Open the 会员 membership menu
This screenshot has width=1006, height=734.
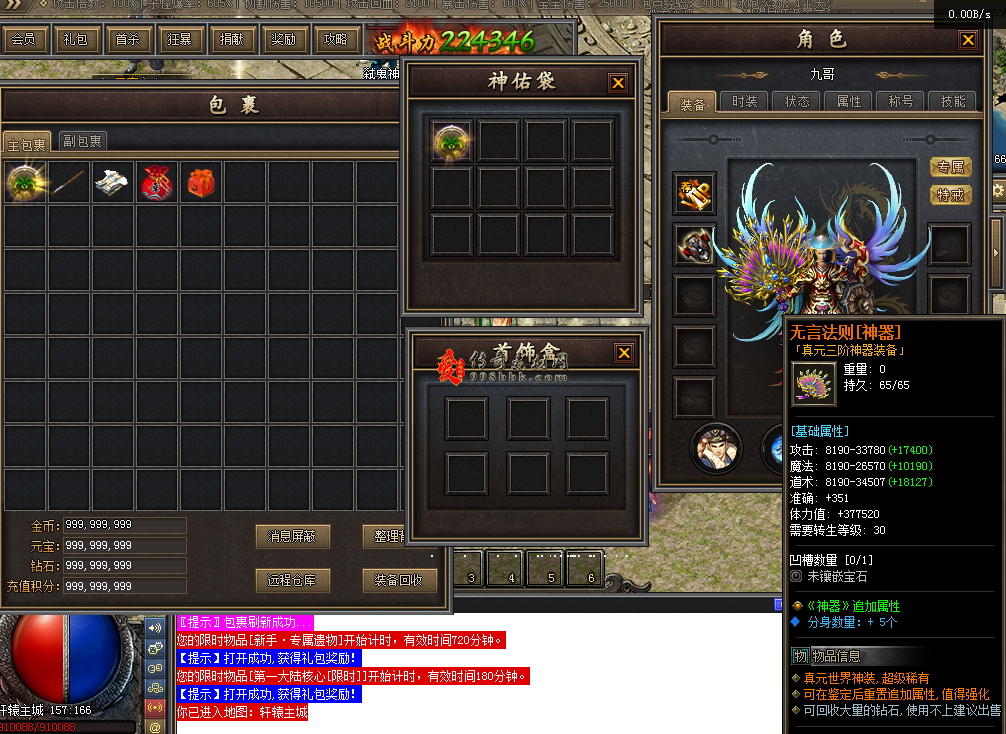point(25,40)
